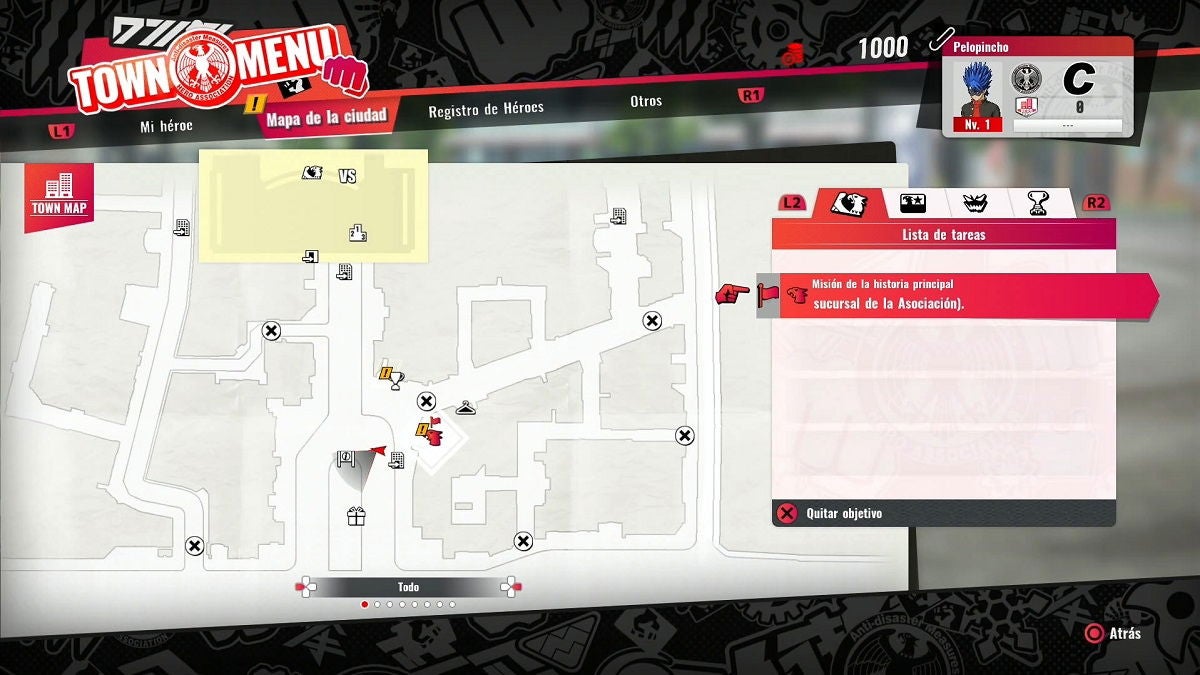Open the monster face tab in task panel

pyautogui.click(x=974, y=203)
